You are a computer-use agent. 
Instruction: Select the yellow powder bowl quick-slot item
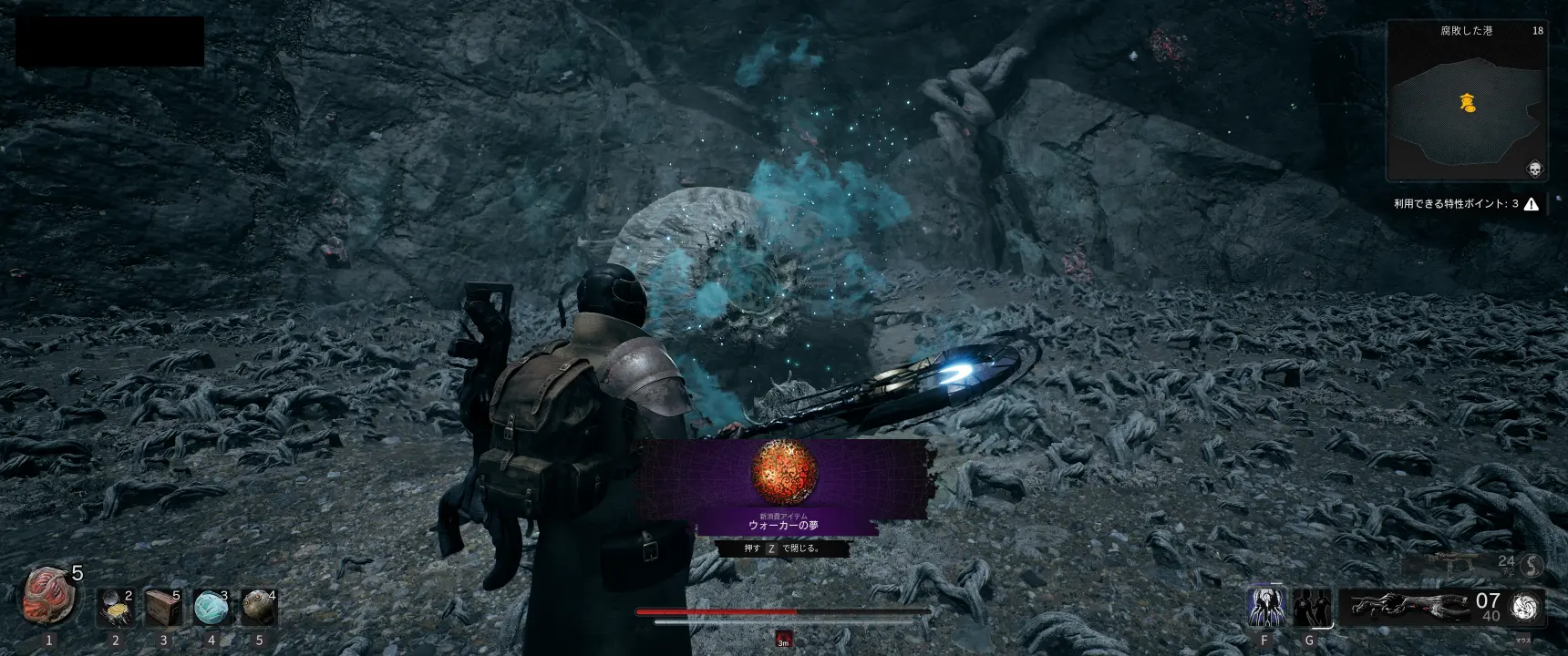point(116,608)
